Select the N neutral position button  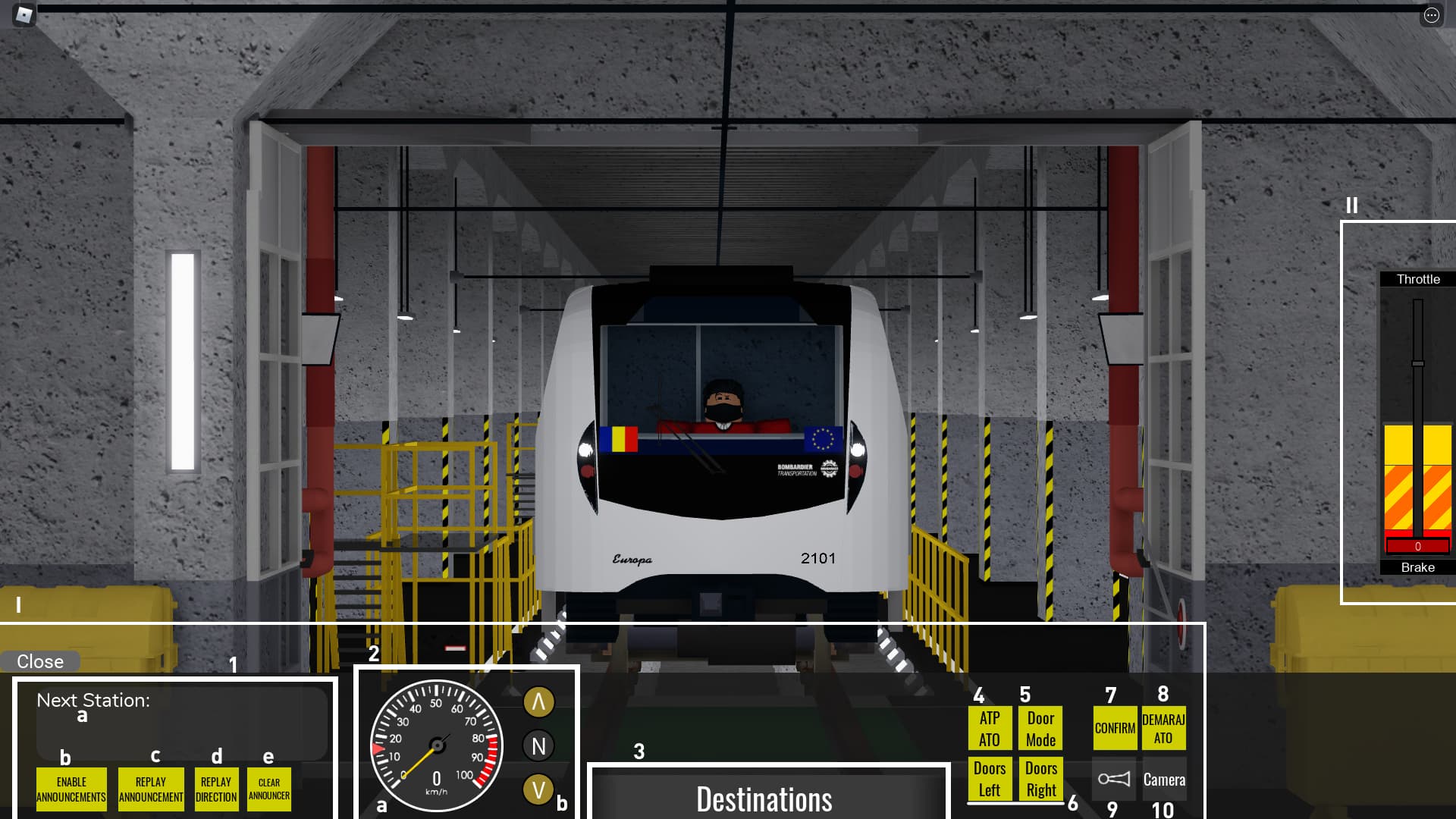point(538,745)
